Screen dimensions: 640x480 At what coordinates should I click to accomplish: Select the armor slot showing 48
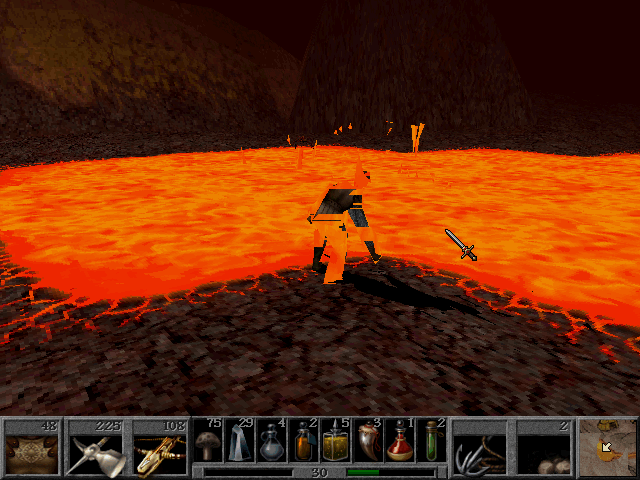[x=32, y=448]
